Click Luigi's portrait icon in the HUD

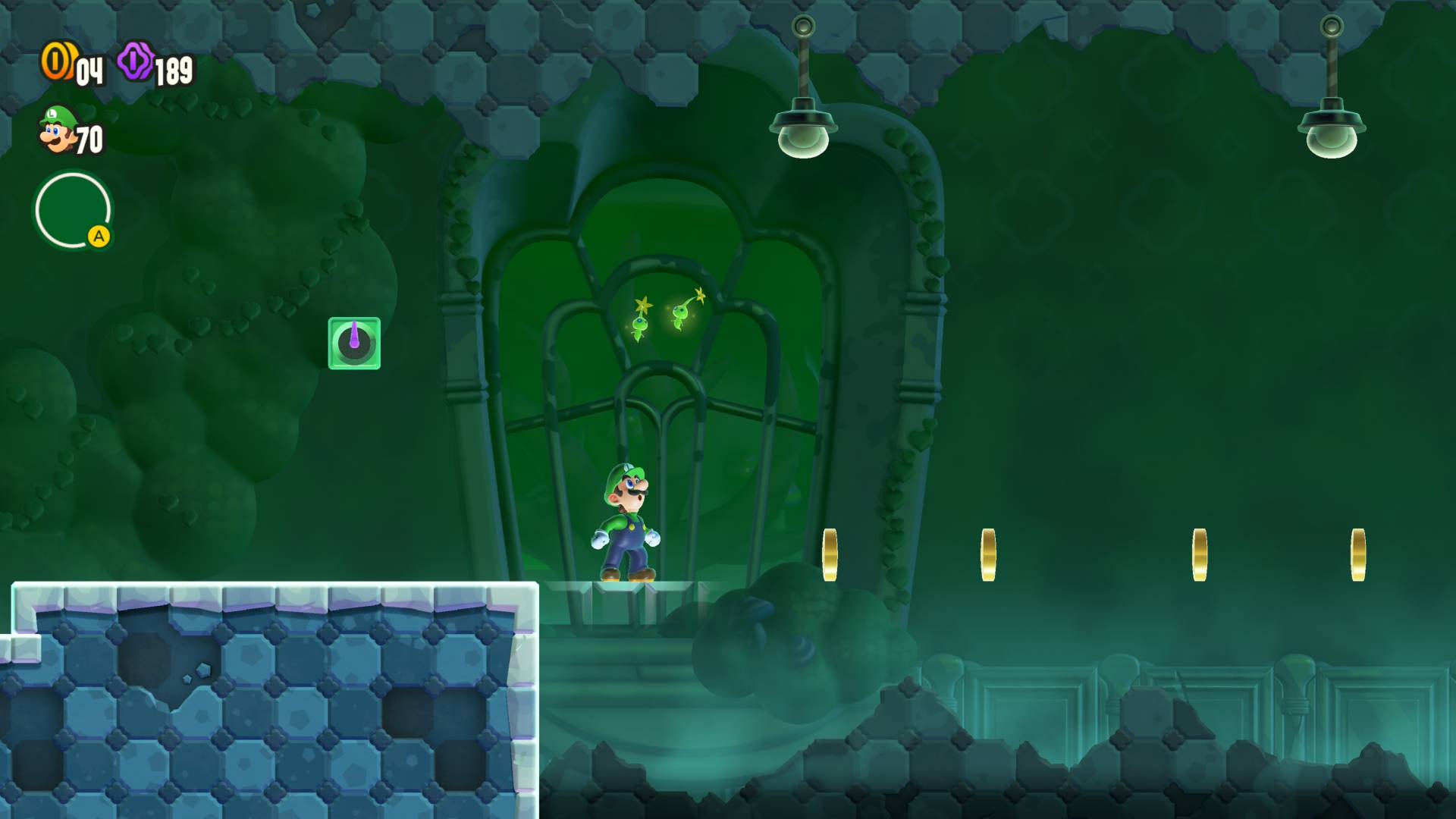(58, 130)
